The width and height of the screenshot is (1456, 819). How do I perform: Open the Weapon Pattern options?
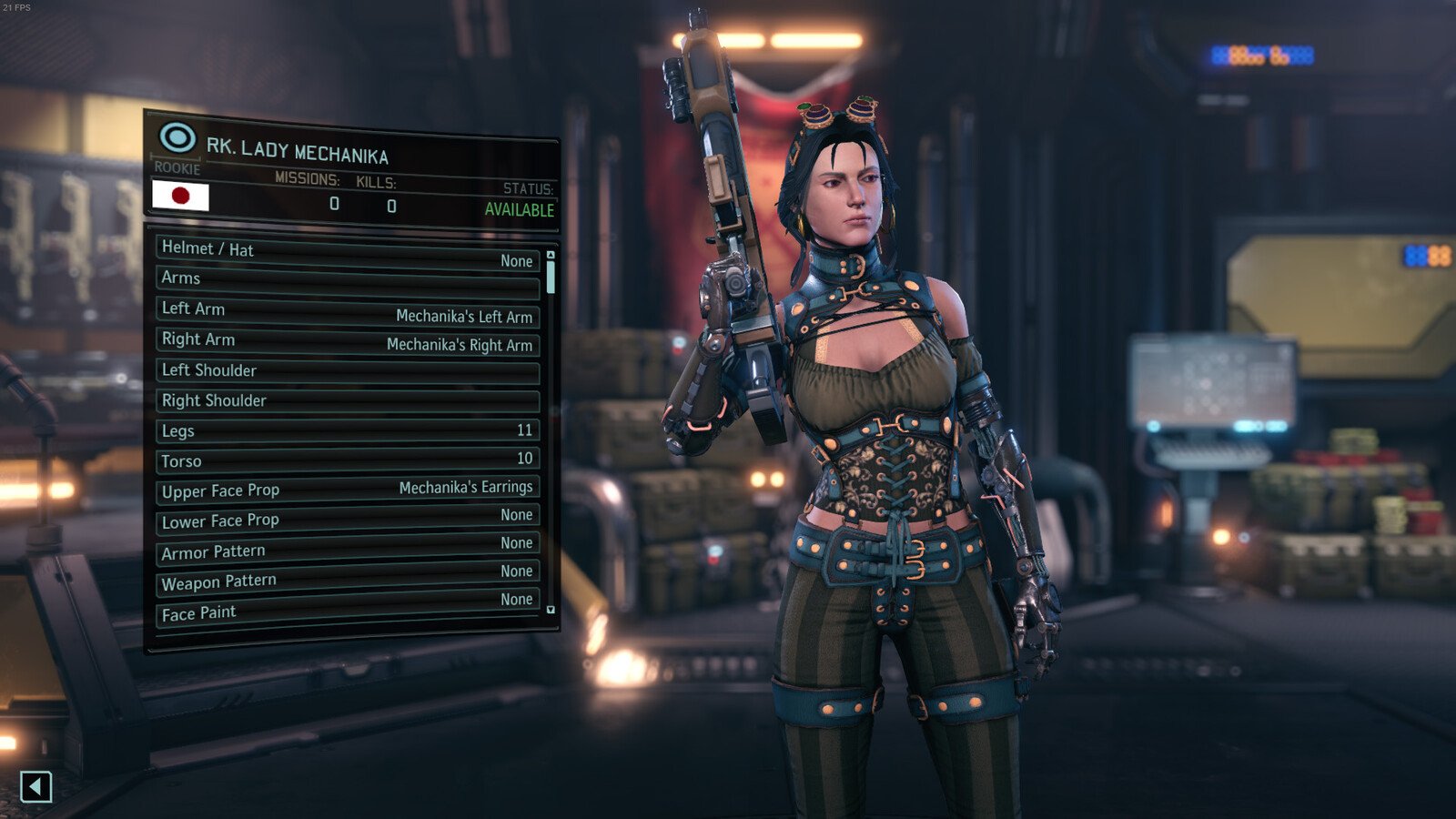pyautogui.click(x=348, y=577)
